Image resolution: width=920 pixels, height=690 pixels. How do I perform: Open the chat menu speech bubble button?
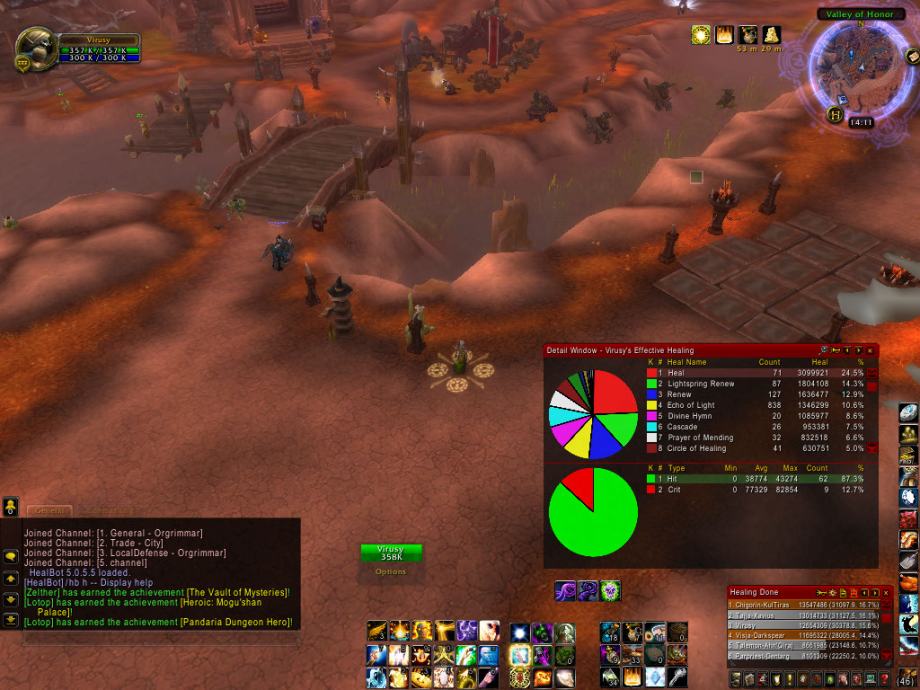[11, 556]
